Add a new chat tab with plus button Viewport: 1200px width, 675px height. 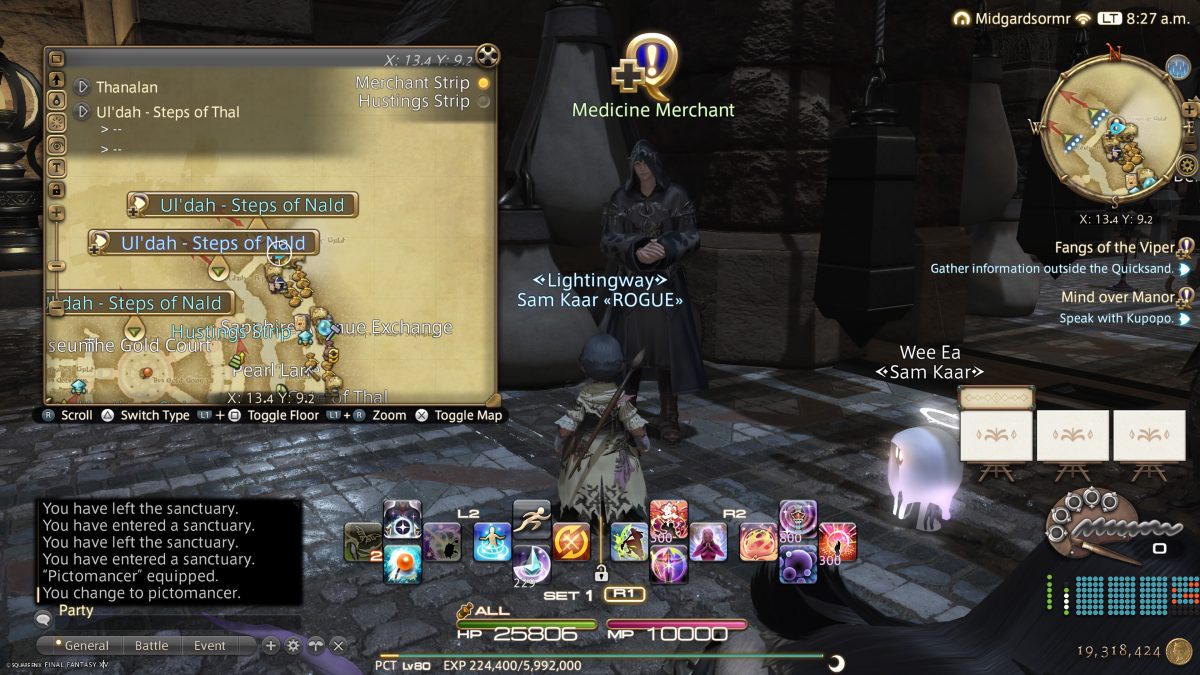point(270,645)
